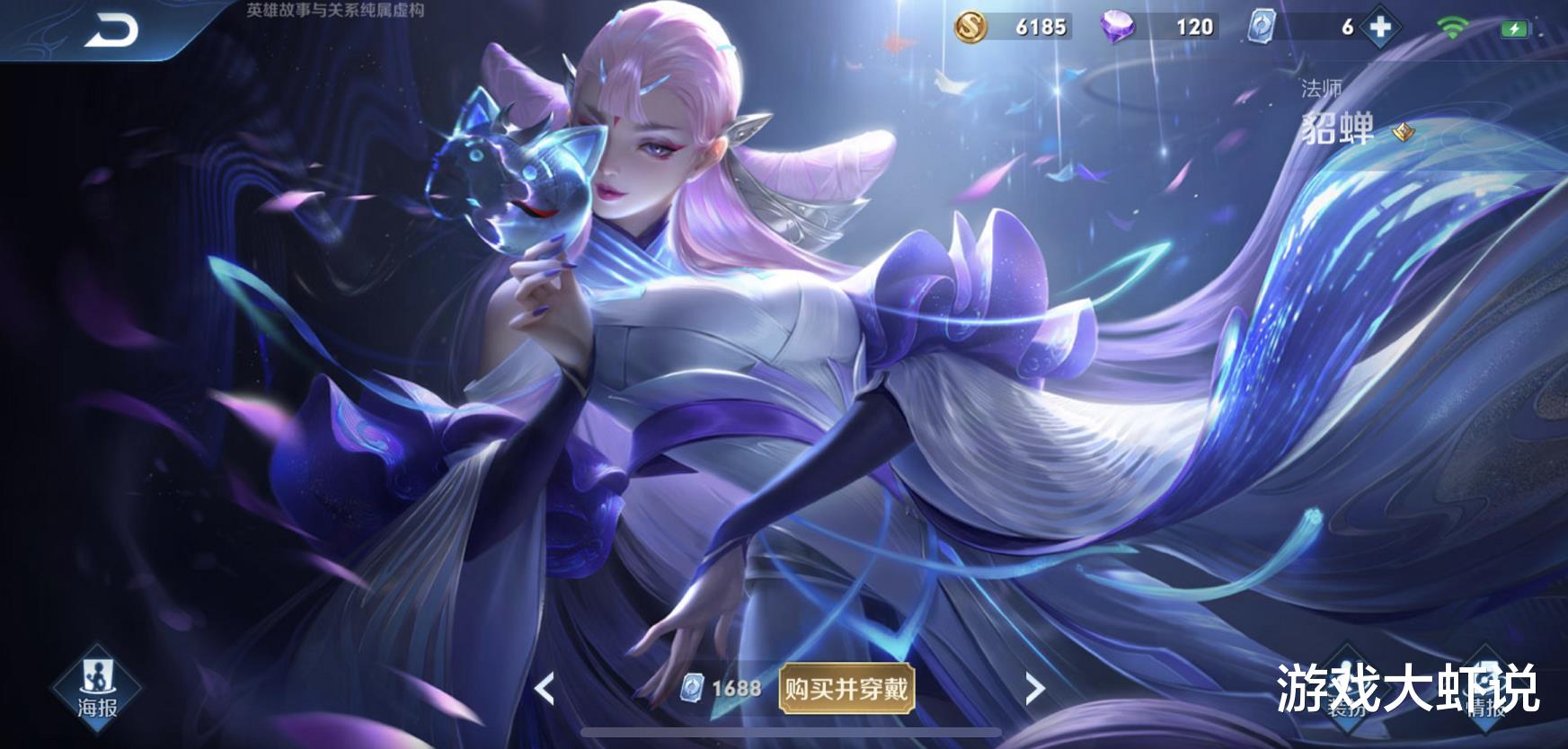Click the gold coin currency icon
Screen dimensions: 1568x749
tap(971, 26)
